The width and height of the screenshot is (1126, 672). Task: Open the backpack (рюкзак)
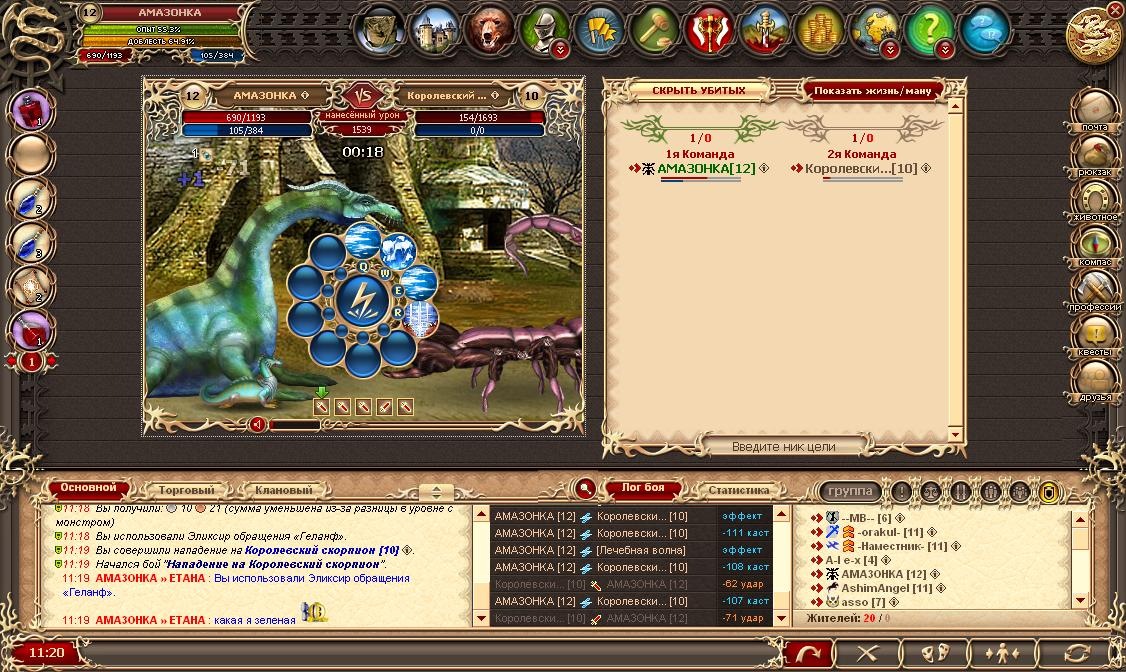point(1095,152)
